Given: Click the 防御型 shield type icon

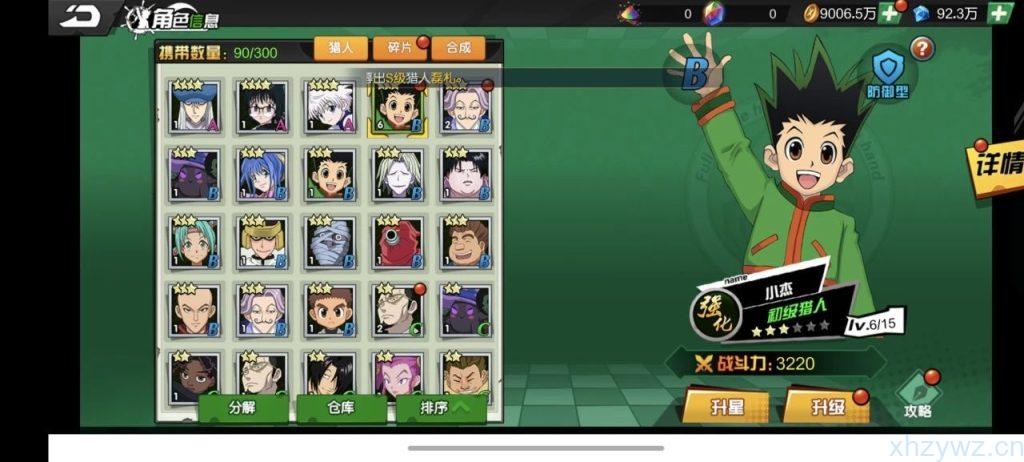Looking at the screenshot, I should pos(887,74).
